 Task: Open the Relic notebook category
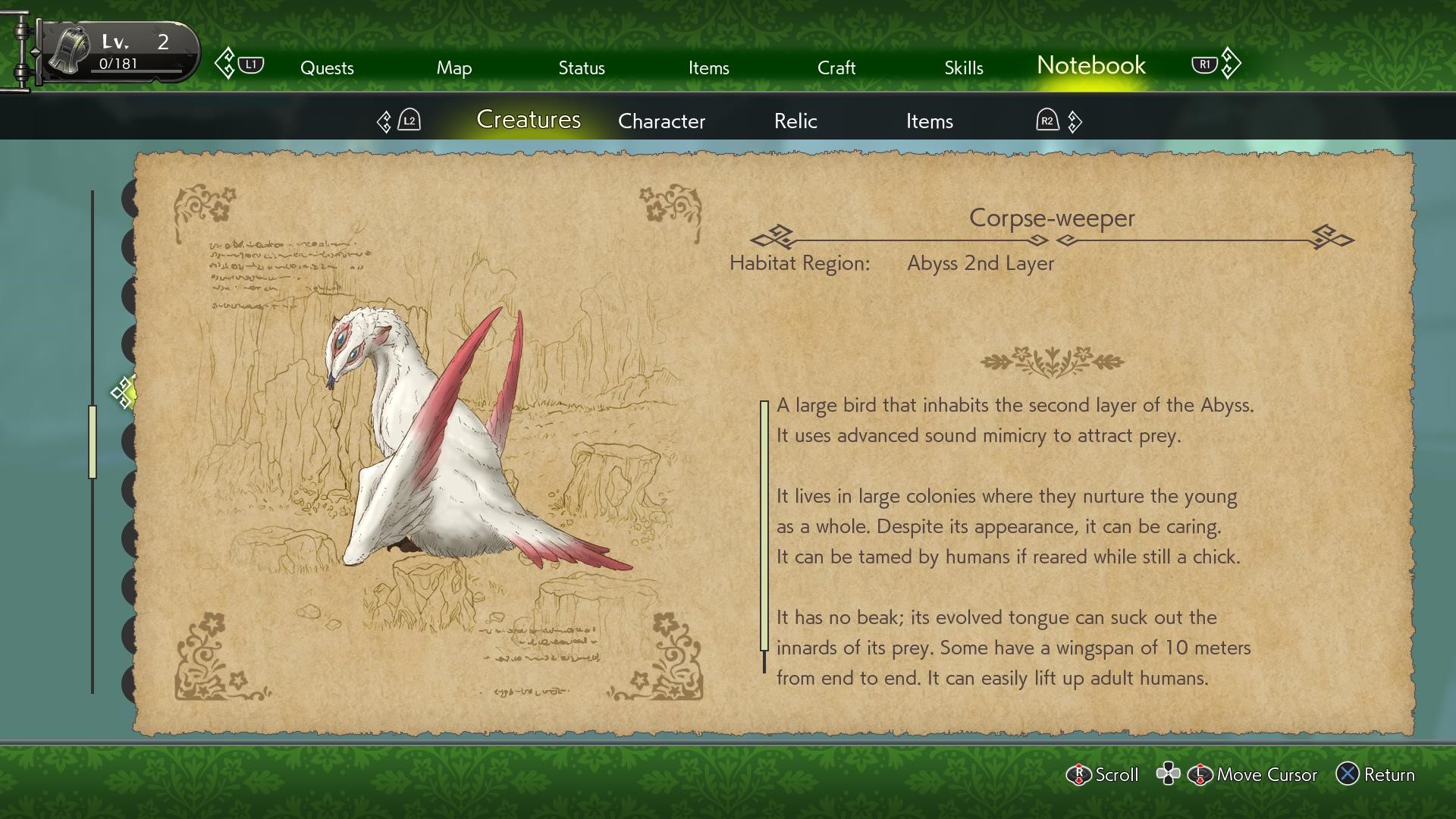click(795, 121)
